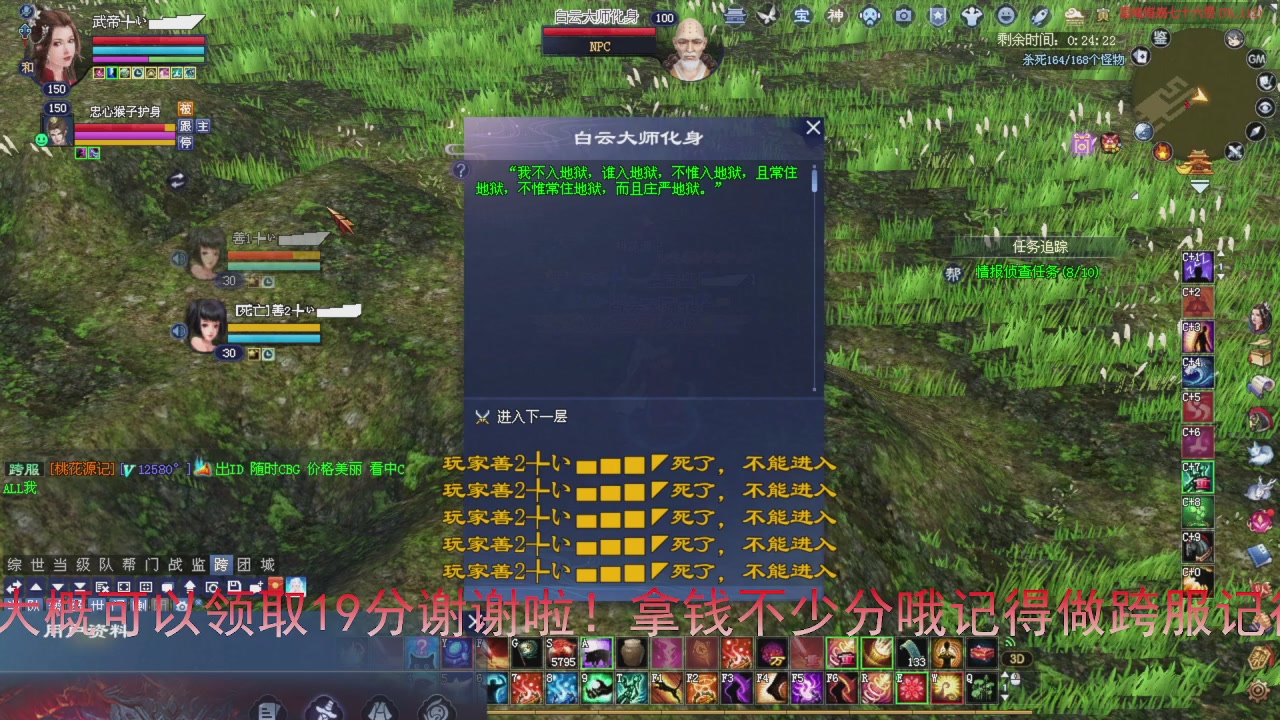Open the camera/screenshot icon in top toolbar
Viewport: 1280px width, 720px height.
pyautogui.click(x=903, y=15)
